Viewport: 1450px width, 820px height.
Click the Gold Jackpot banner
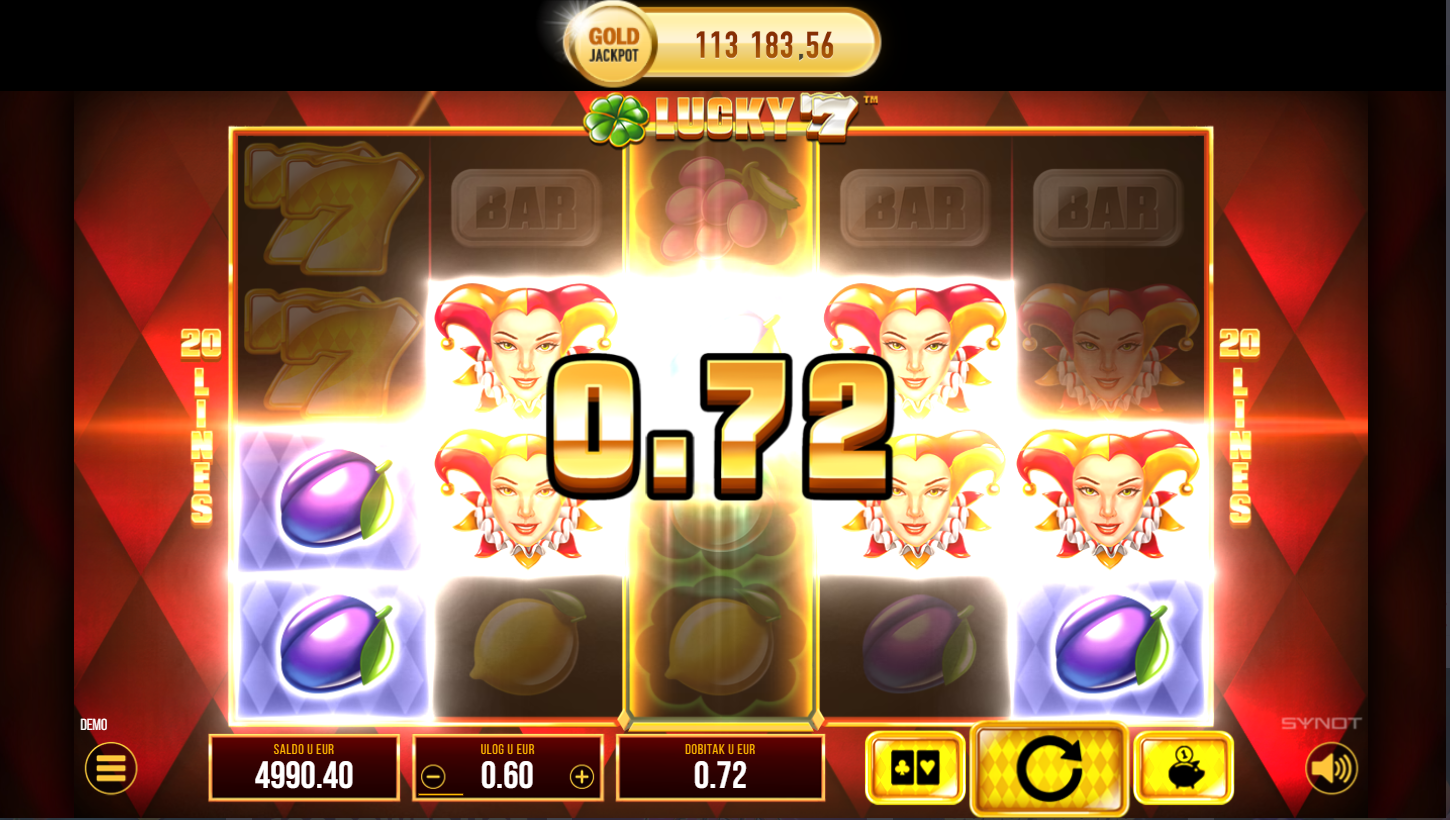coord(722,45)
